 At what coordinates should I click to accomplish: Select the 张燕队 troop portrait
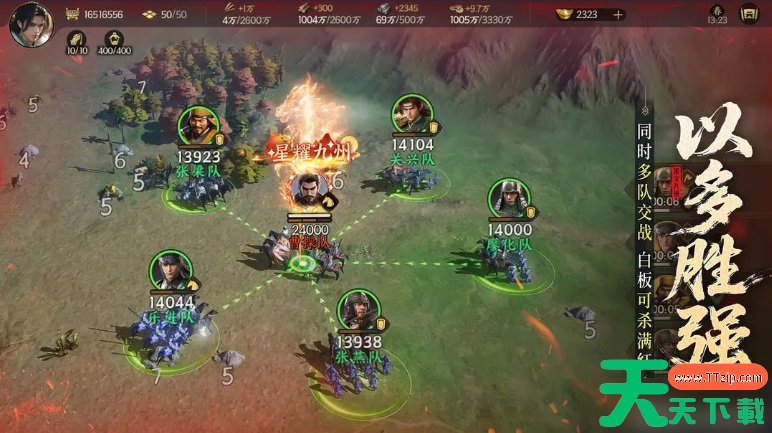coord(357,311)
